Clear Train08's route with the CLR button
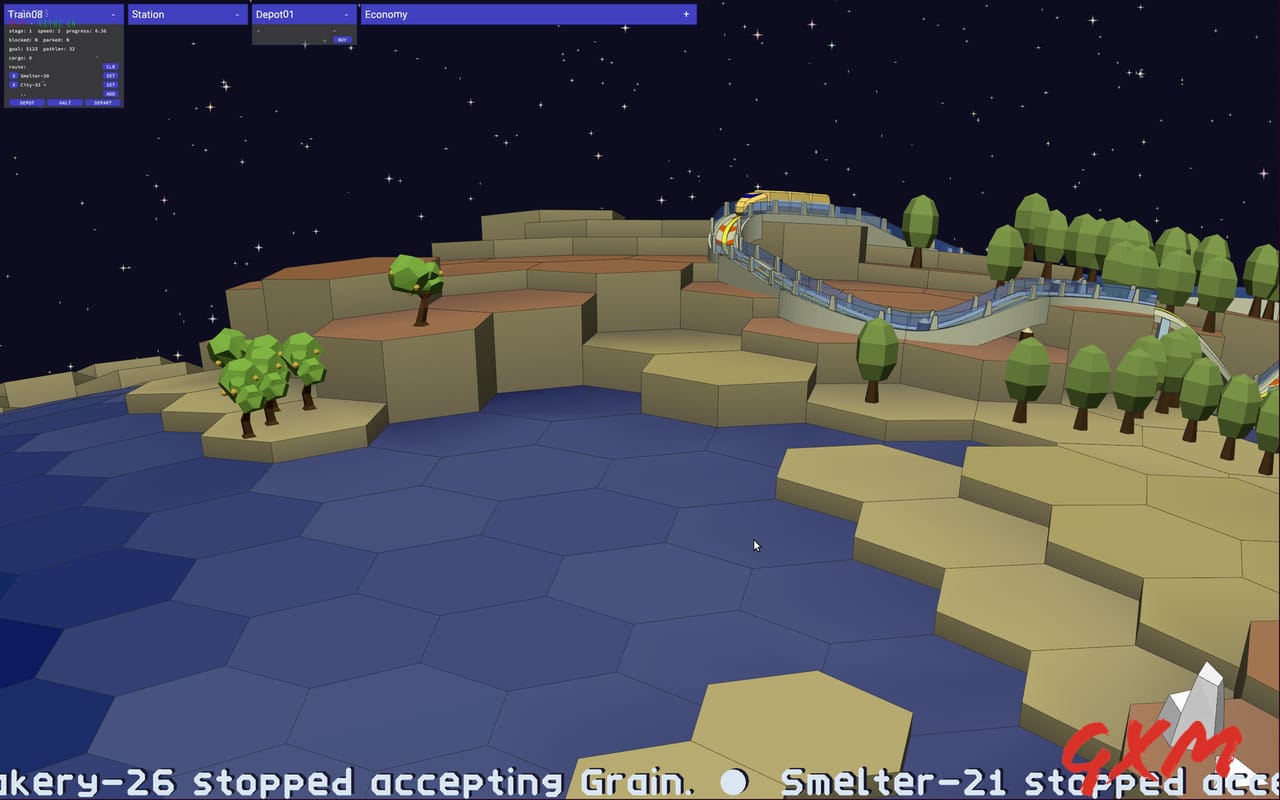This screenshot has width=1280, height=800. pos(111,66)
